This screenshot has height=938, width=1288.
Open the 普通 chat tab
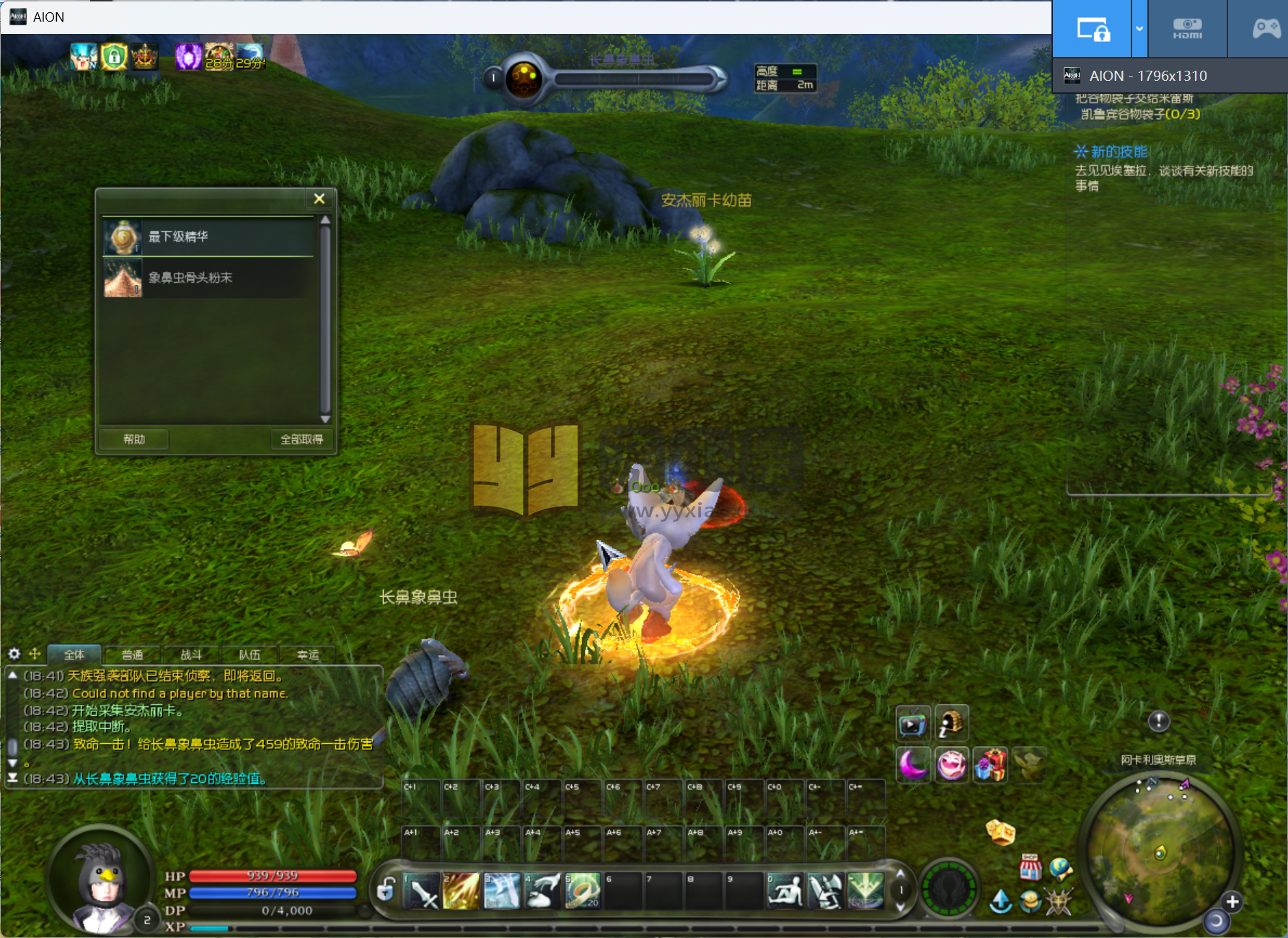pos(133,654)
